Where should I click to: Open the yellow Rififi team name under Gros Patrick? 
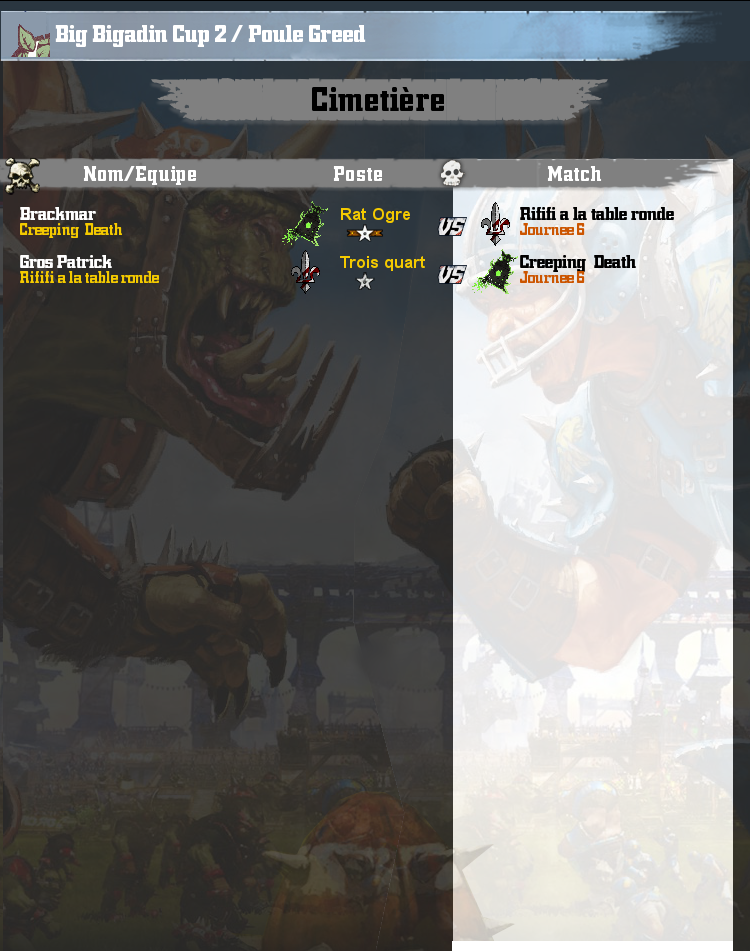(x=89, y=278)
